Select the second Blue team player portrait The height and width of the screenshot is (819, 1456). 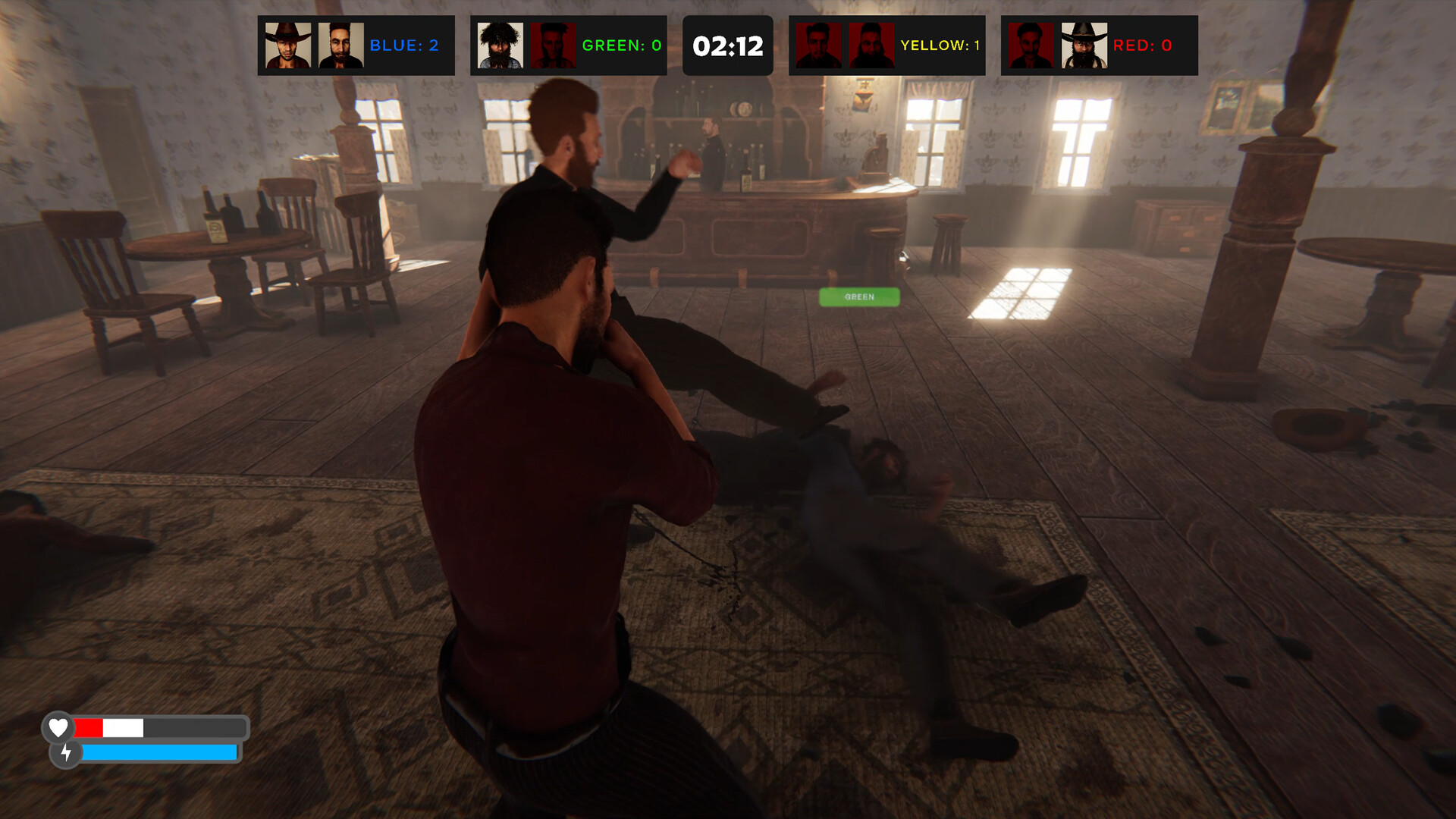340,45
